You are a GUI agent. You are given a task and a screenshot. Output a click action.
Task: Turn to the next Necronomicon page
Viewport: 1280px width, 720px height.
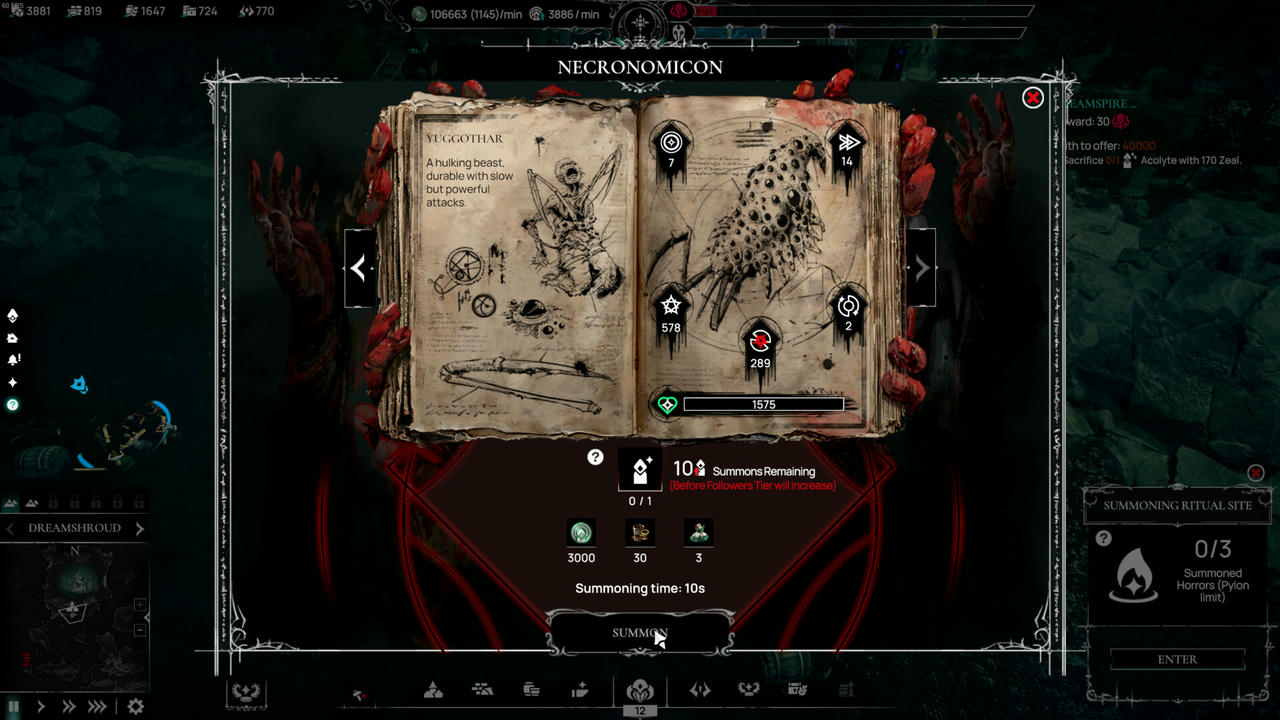click(x=920, y=267)
